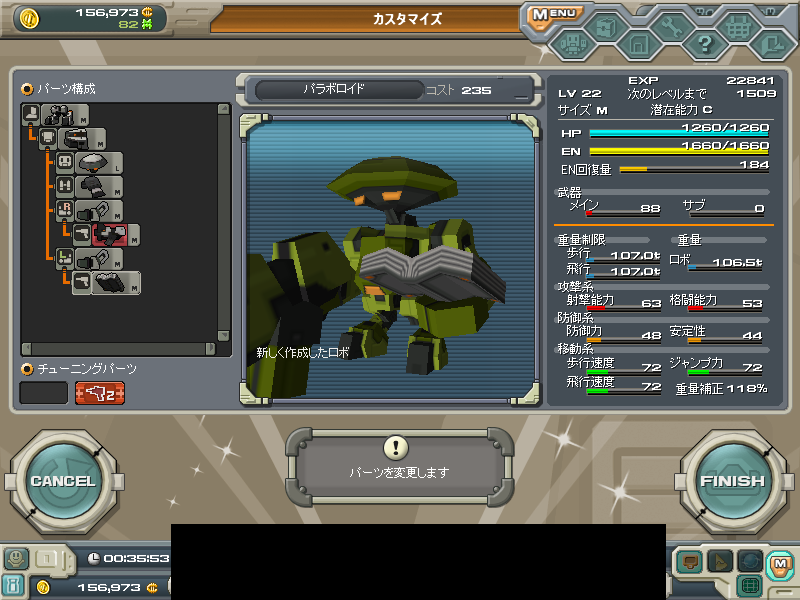The image size is (800, 600).
Task: Click the empty tuning parts slot
Action: tap(44, 393)
